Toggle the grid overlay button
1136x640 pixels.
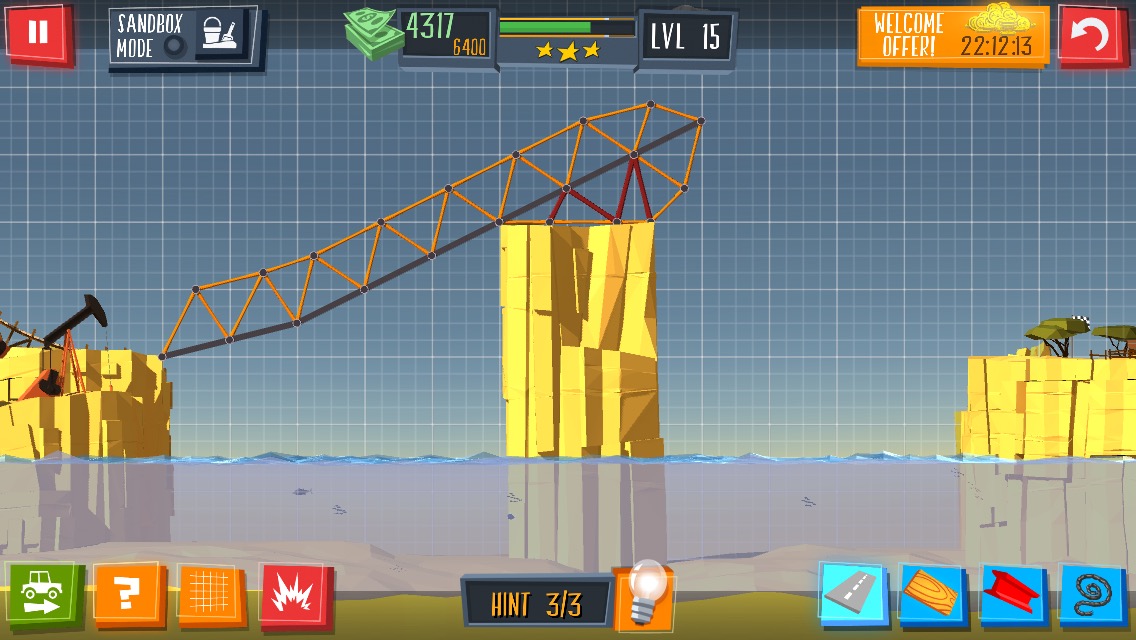[210, 594]
